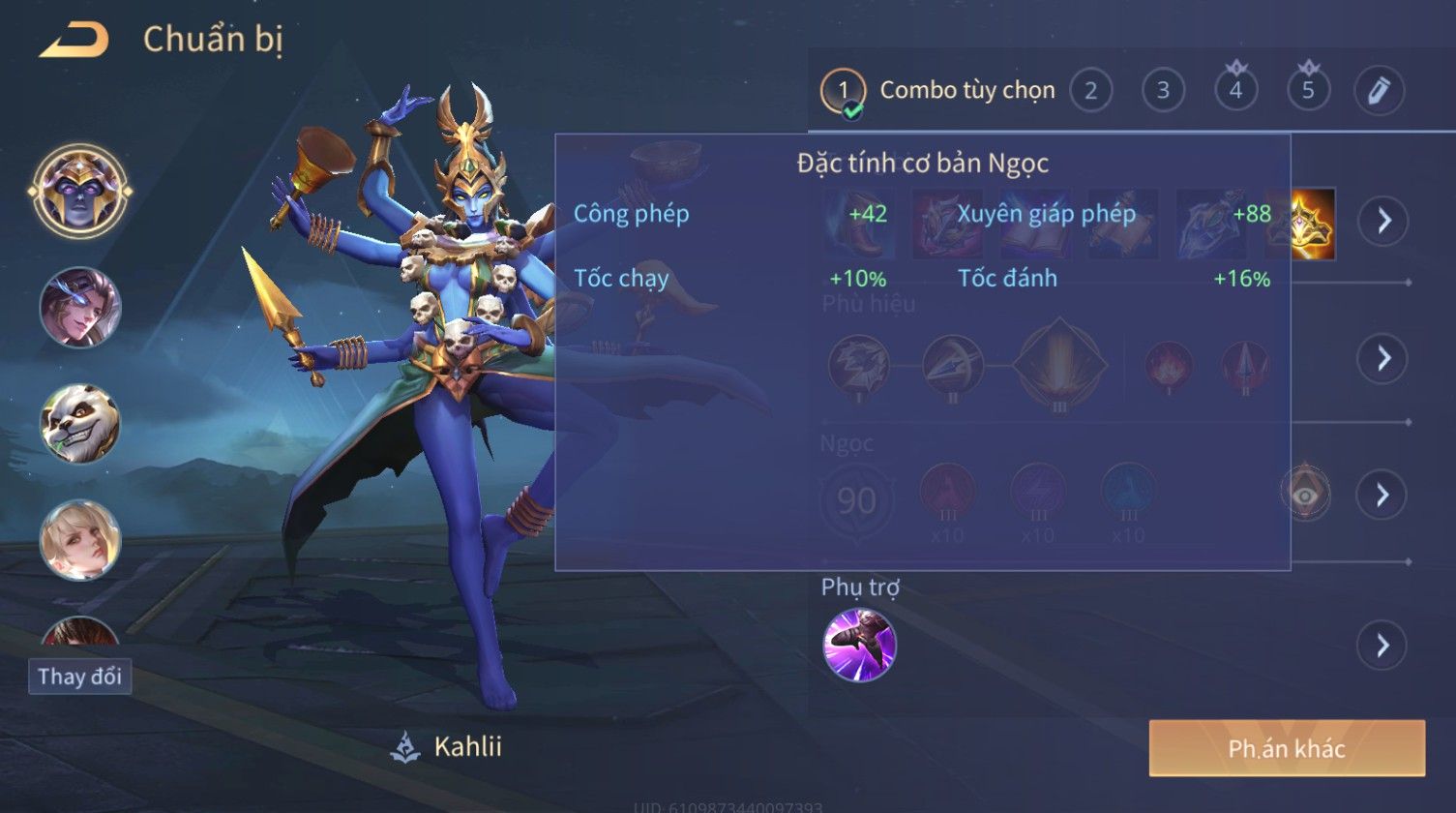Screen dimensions: 1456x813
Task: Switch to combo preset 3
Action: pos(1163,91)
